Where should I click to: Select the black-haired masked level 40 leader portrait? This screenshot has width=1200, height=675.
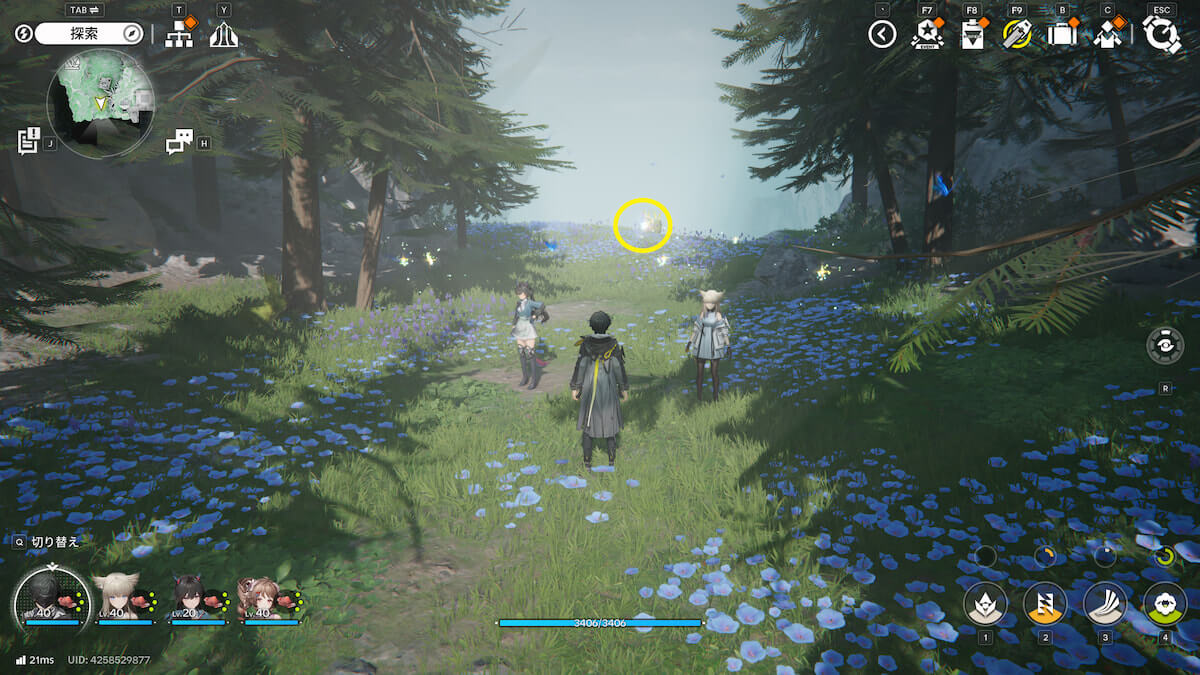(x=51, y=597)
